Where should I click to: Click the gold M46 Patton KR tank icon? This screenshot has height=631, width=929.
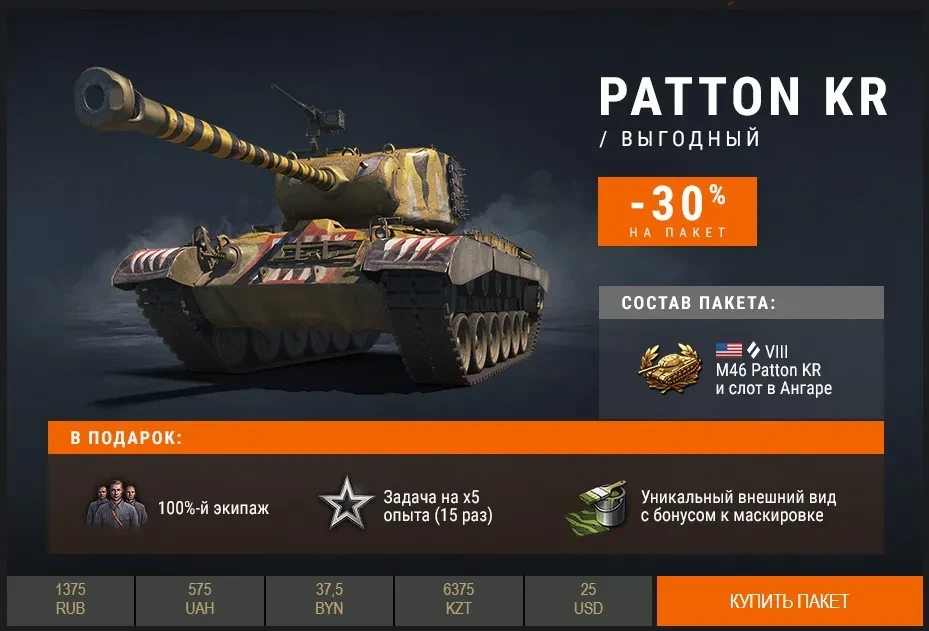[671, 369]
